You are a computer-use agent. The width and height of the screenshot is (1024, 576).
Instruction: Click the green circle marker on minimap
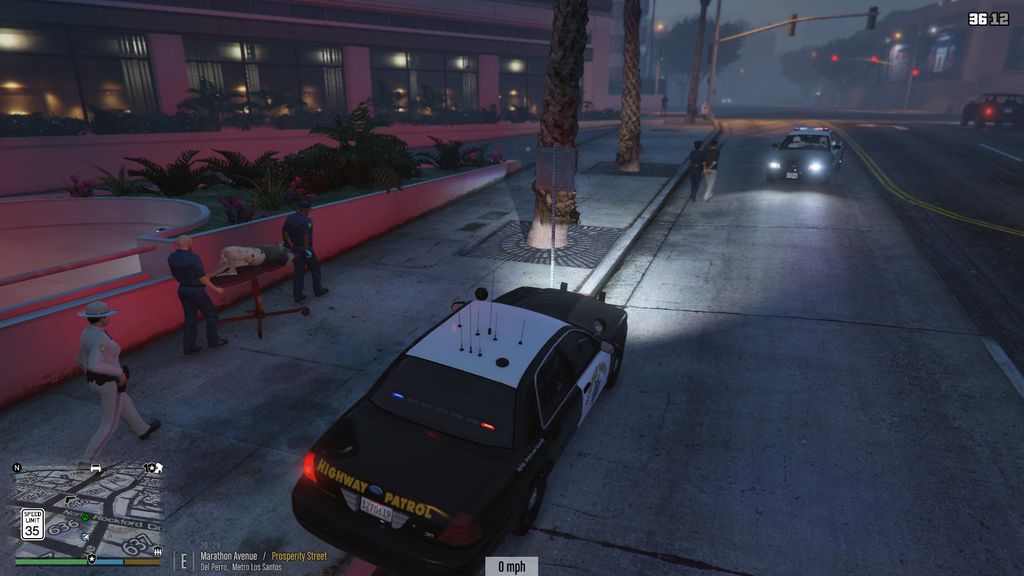click(x=85, y=517)
